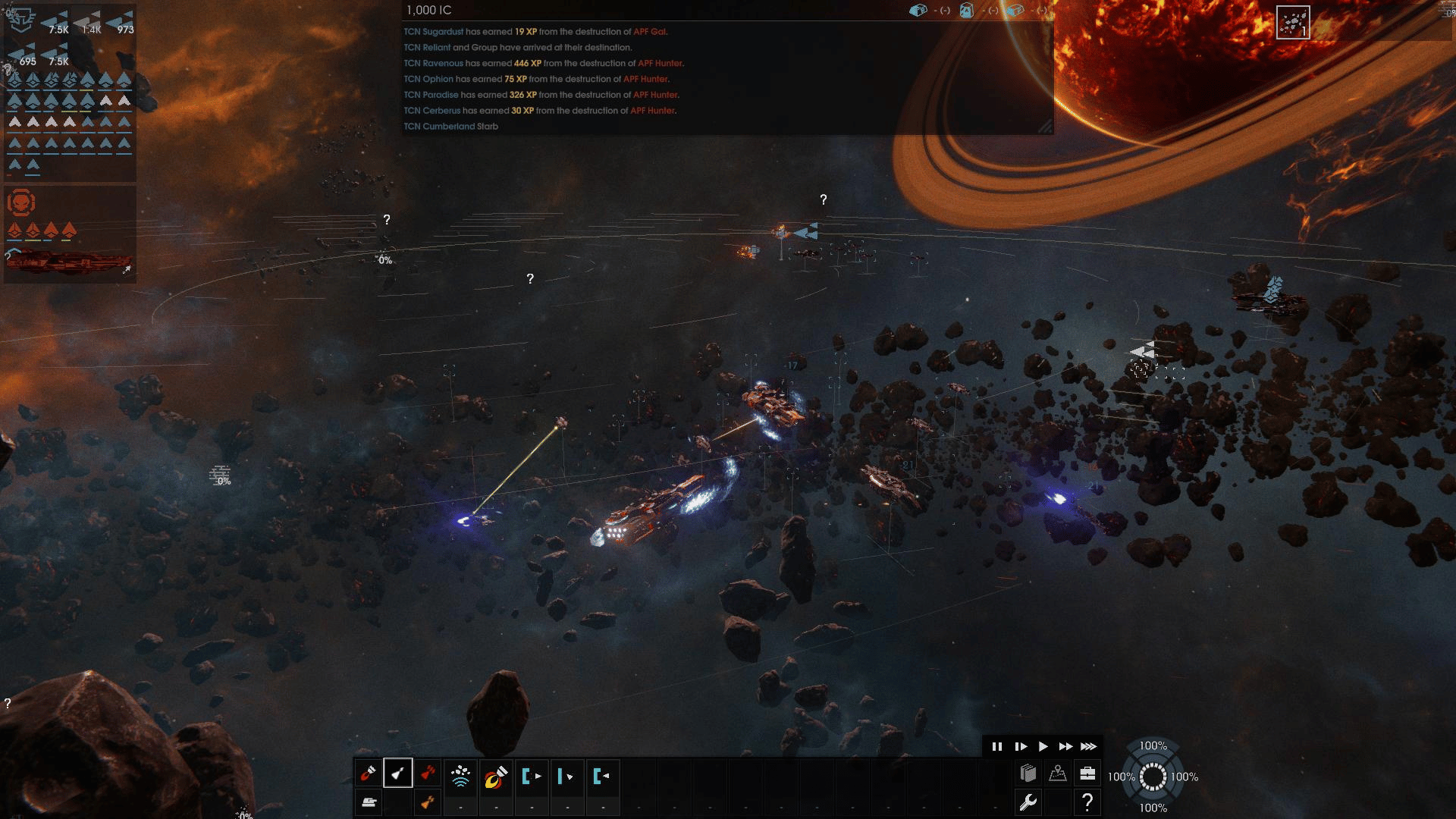Open the question mark help button
The width and height of the screenshot is (1456, 819).
[x=1087, y=802]
